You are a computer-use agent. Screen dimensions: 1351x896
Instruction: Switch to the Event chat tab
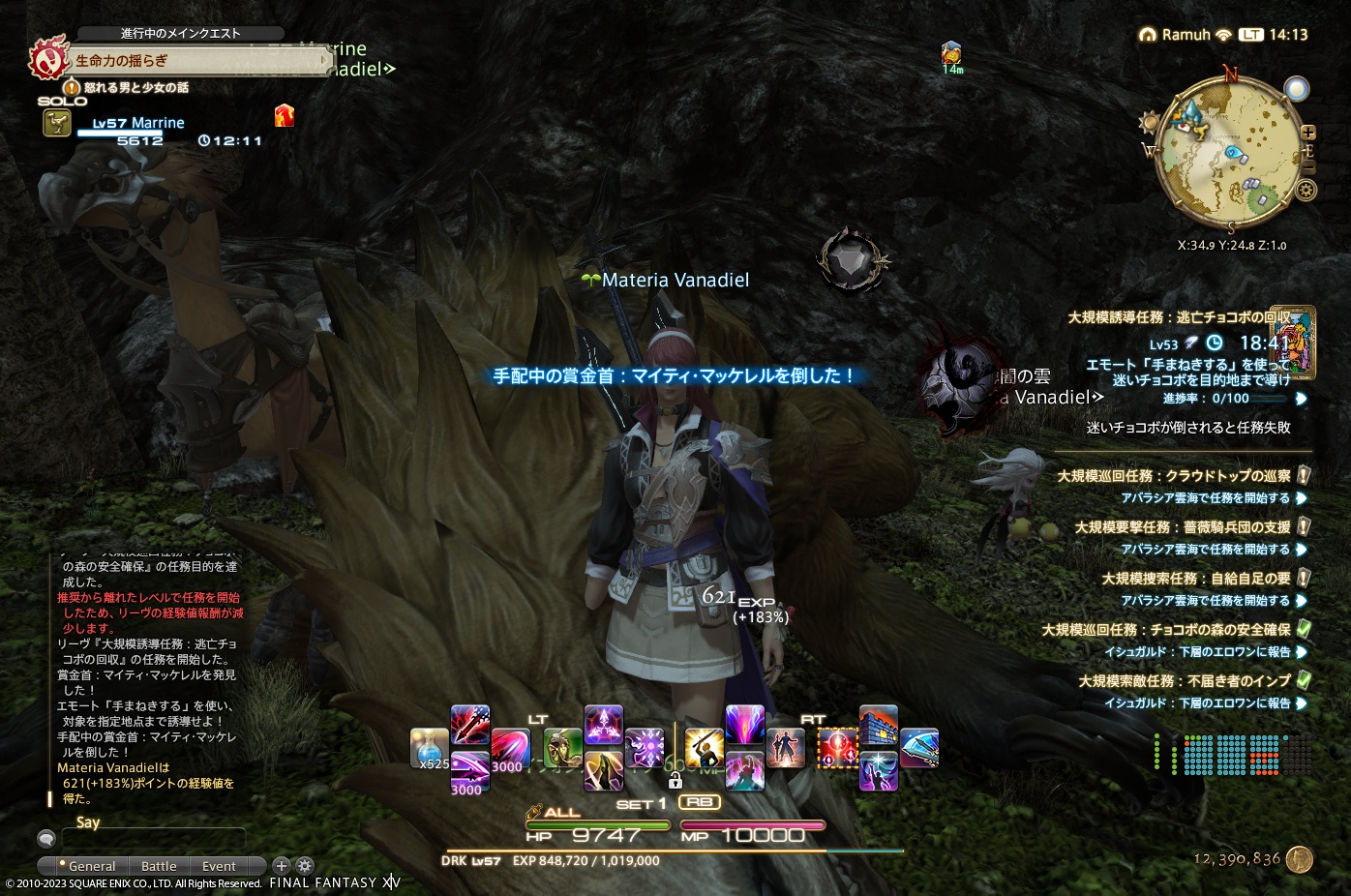point(219,866)
